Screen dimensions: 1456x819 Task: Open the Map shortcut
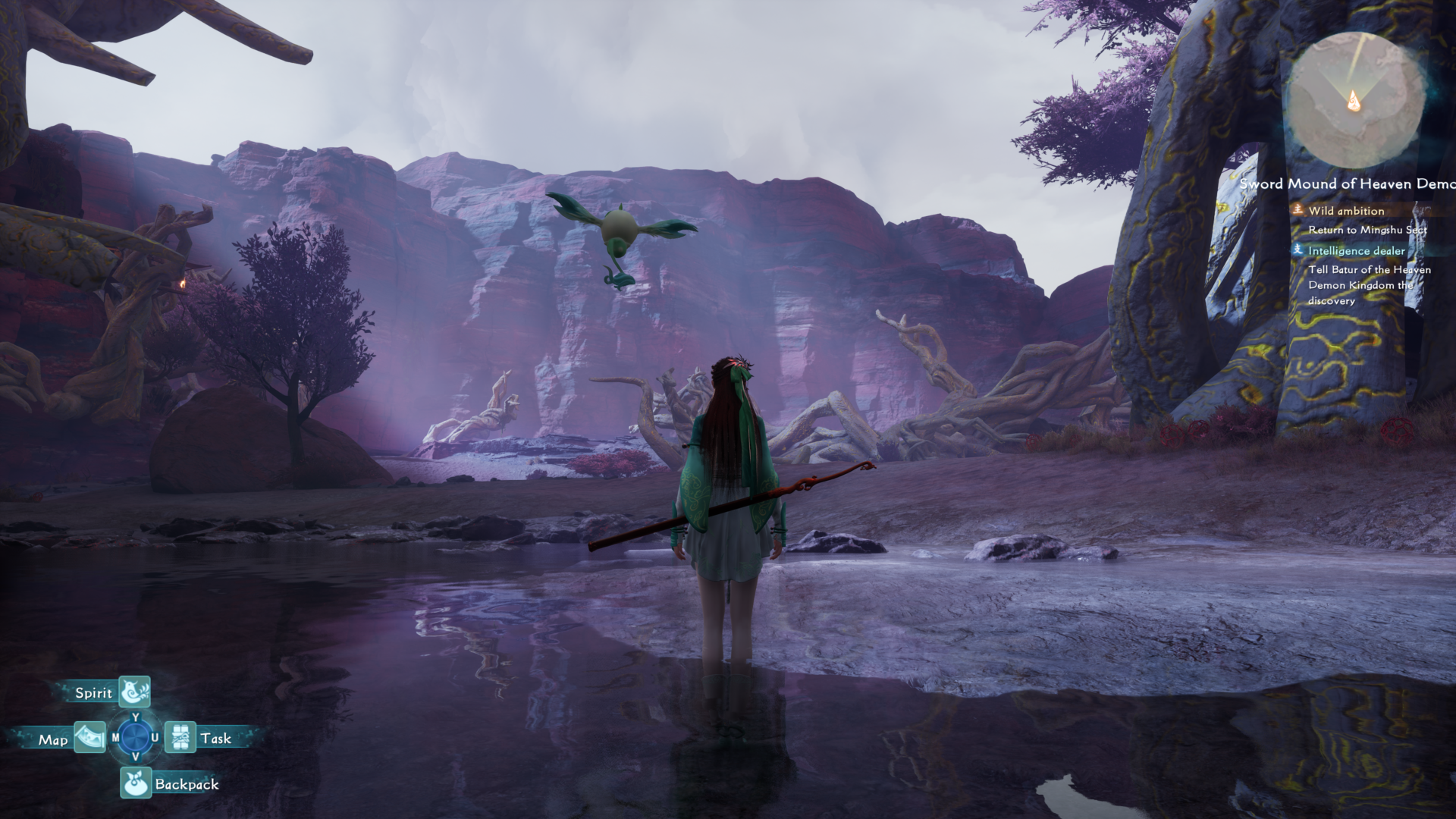89,738
